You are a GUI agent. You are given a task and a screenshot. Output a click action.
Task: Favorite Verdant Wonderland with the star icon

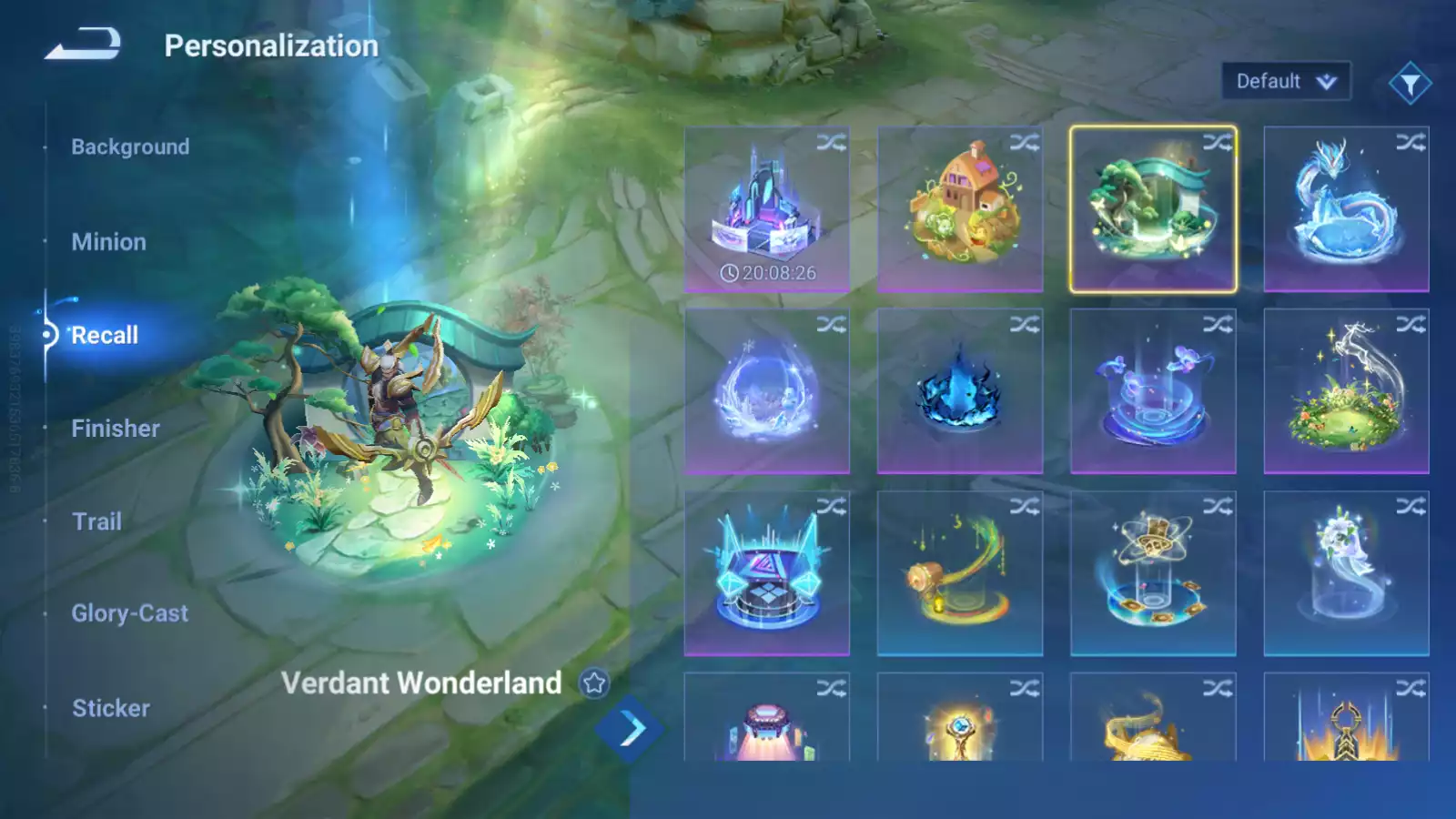[x=594, y=682]
